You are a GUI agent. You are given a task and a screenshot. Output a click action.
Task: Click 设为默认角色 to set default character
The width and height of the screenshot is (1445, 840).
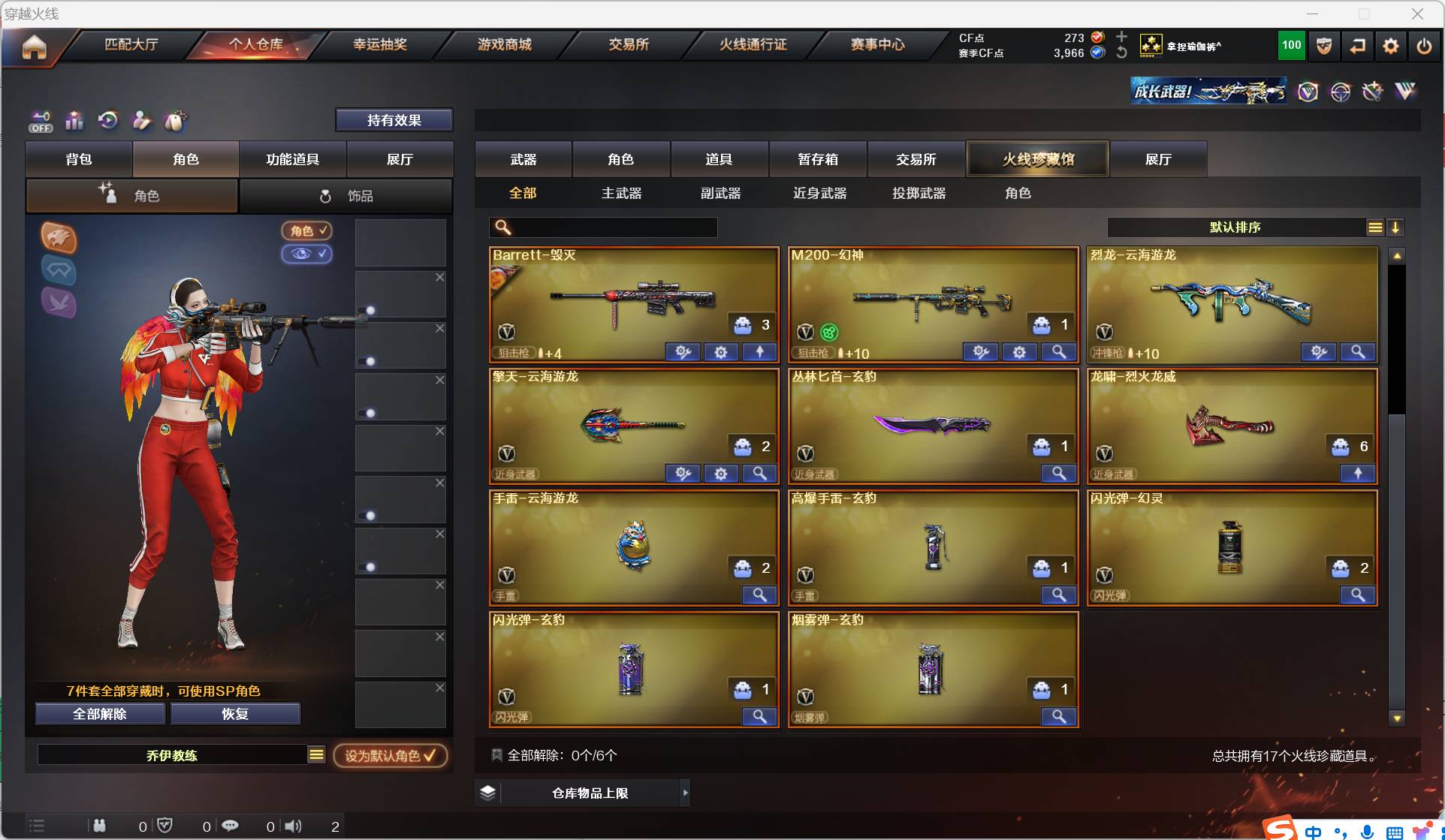click(390, 755)
